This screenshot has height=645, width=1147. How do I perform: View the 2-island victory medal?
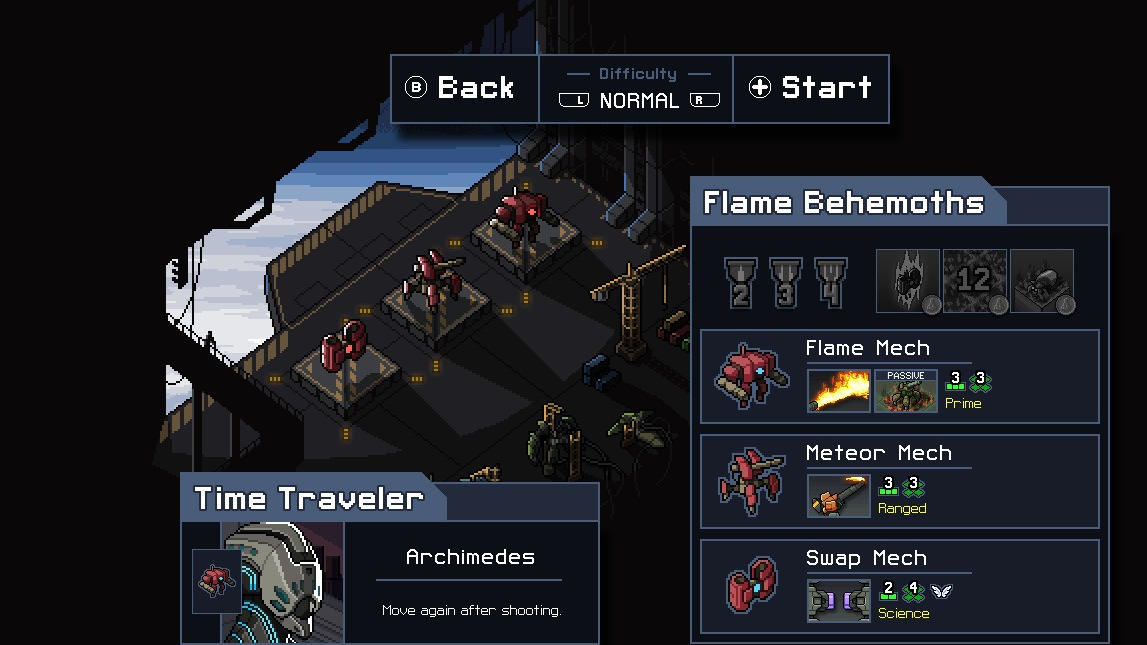pos(741,282)
